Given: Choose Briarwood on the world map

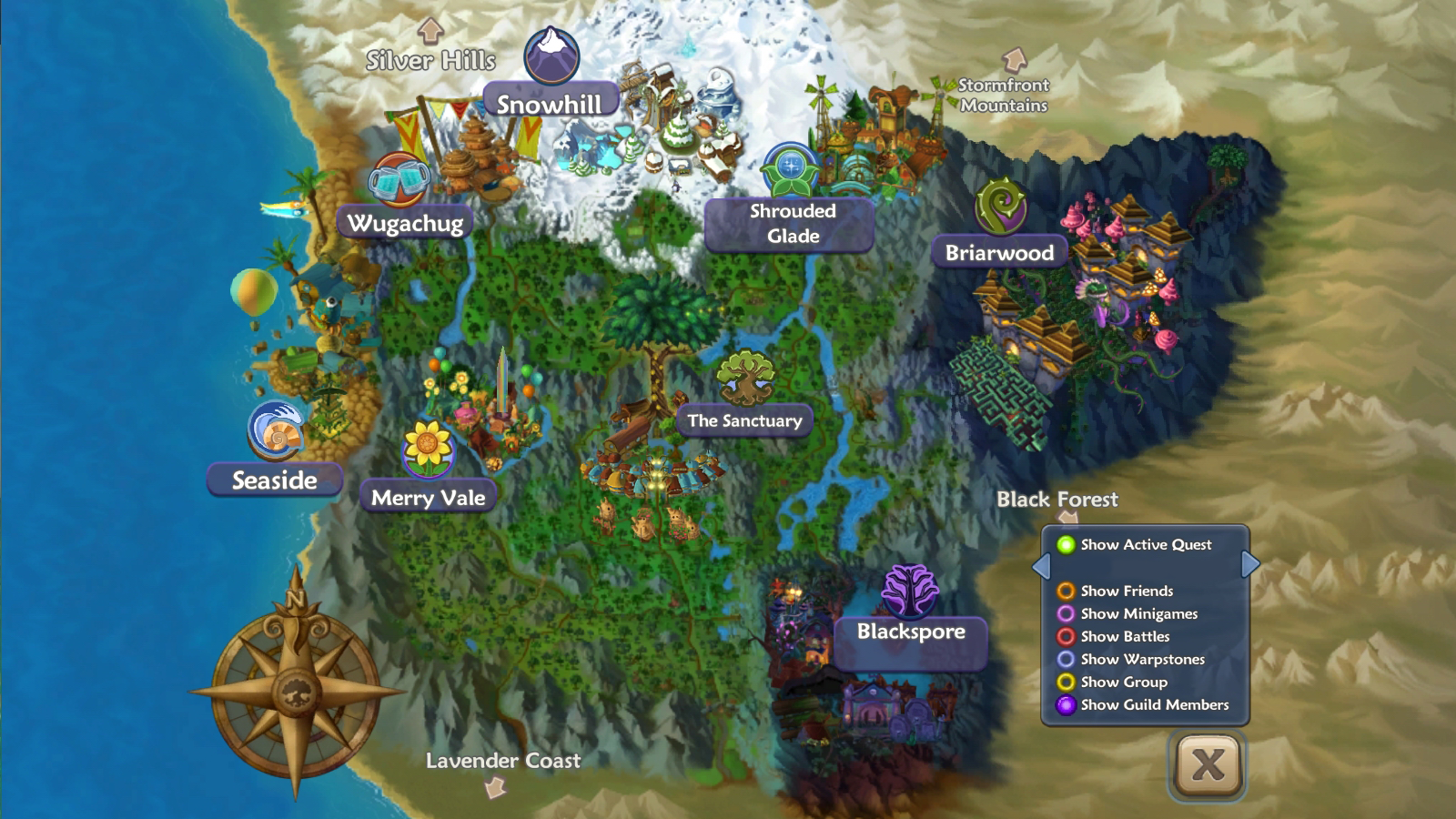Looking at the screenshot, I should pos(998,253).
